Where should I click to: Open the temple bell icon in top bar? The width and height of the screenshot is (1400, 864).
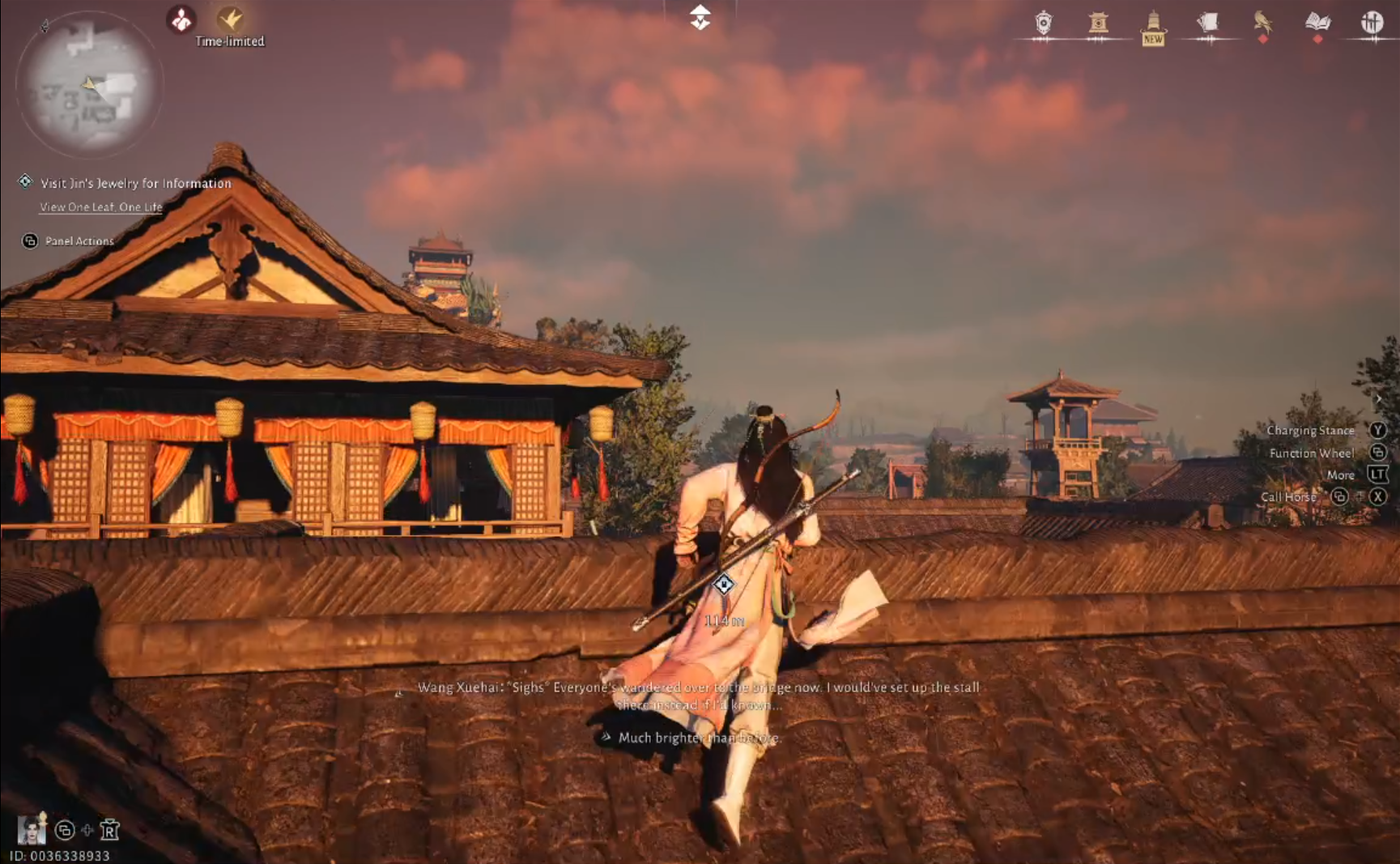(x=1099, y=23)
